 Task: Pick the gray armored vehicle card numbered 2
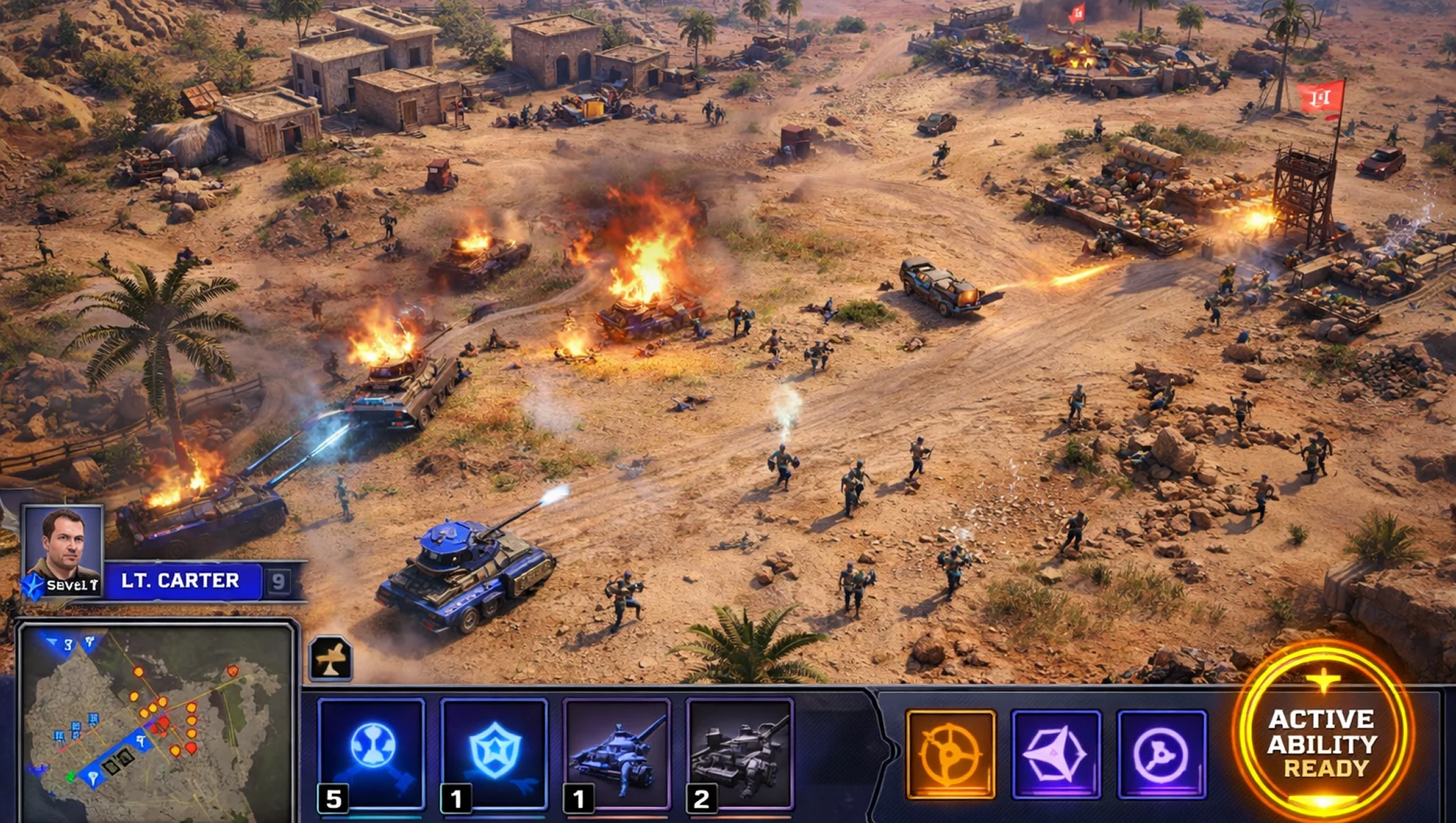[739, 754]
